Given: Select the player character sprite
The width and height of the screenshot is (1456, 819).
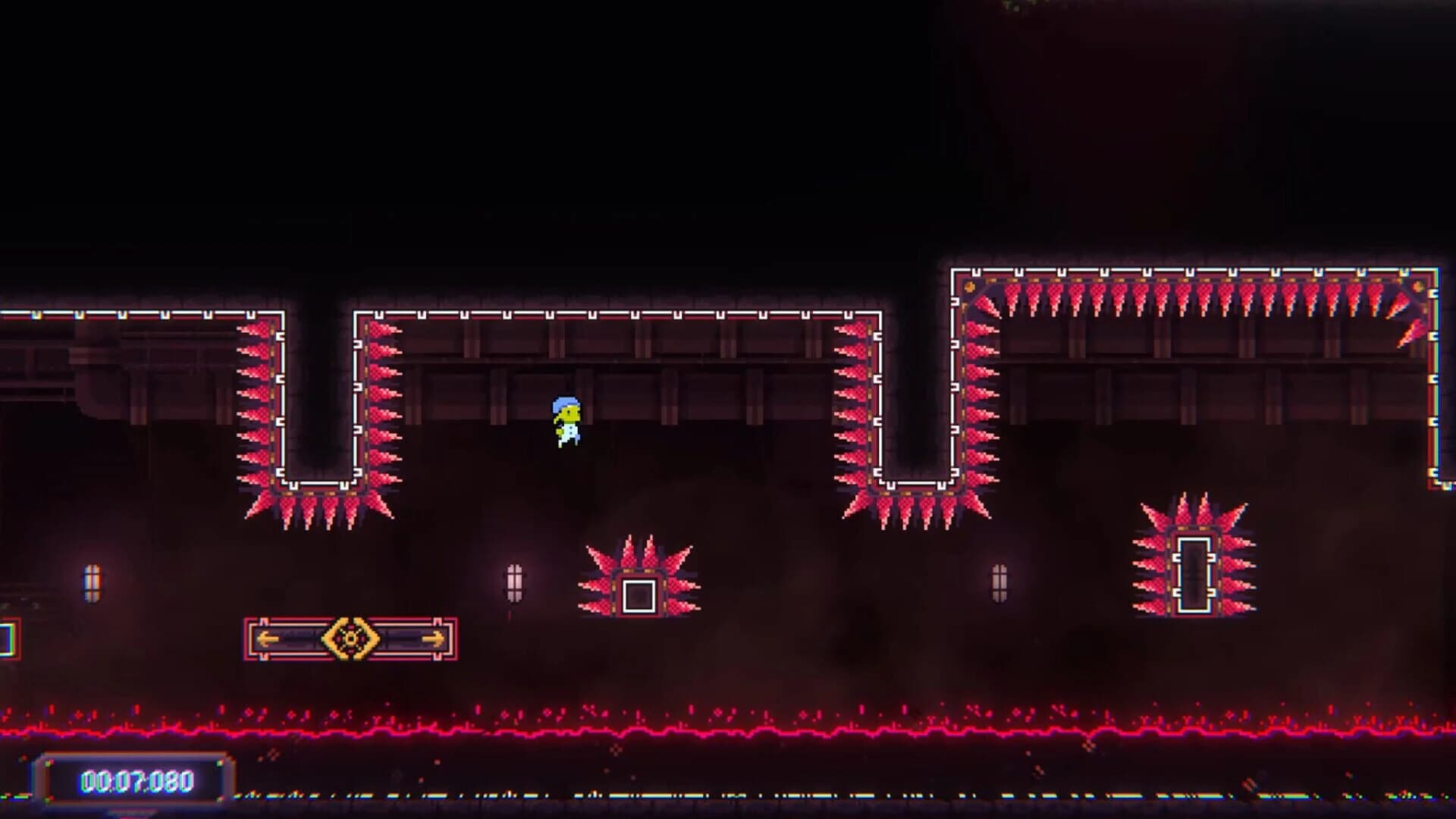Looking at the screenshot, I should (566, 422).
